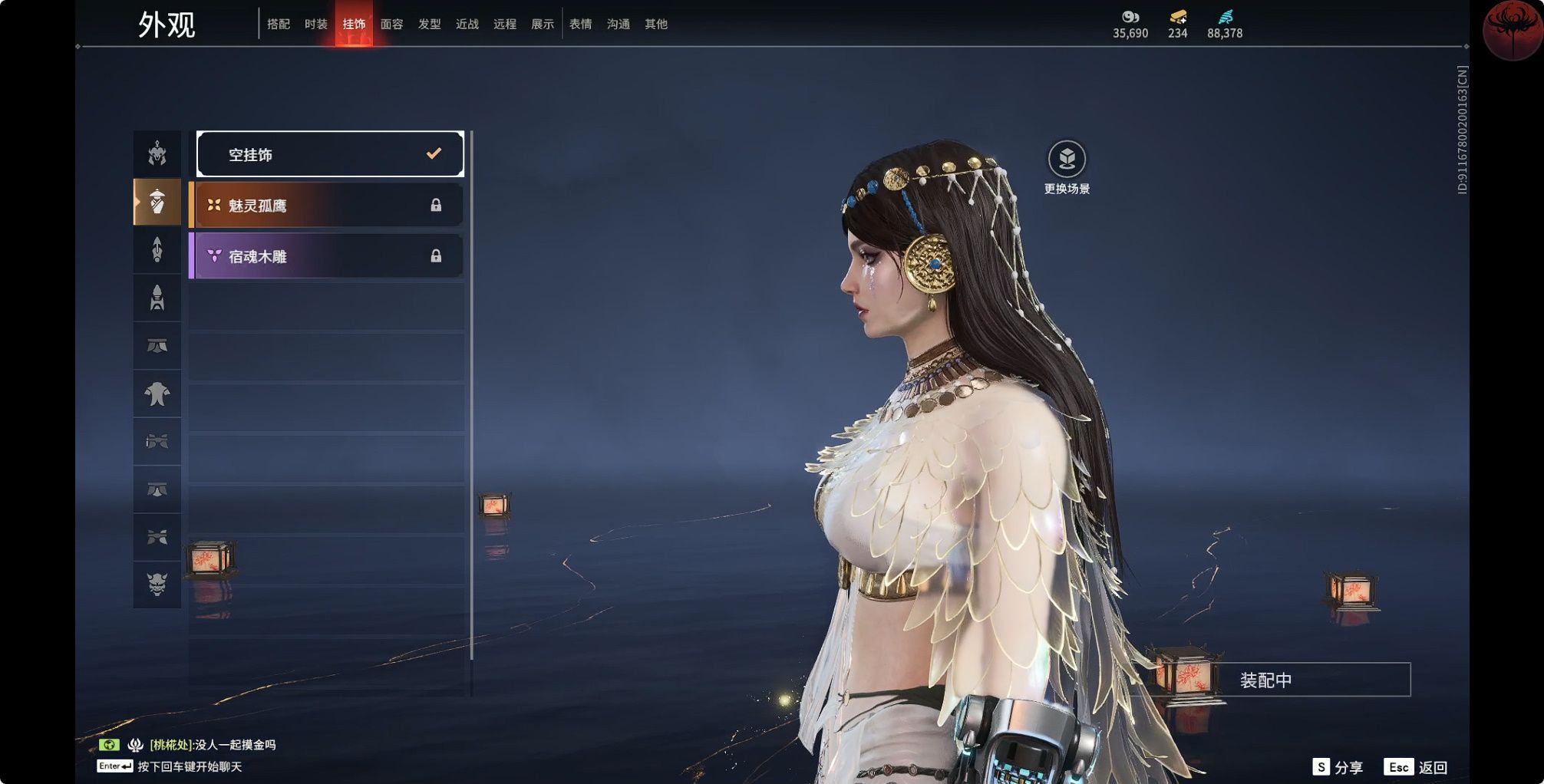This screenshot has height=784, width=1544.
Task: Open the 分享 share option
Action: (1338, 767)
